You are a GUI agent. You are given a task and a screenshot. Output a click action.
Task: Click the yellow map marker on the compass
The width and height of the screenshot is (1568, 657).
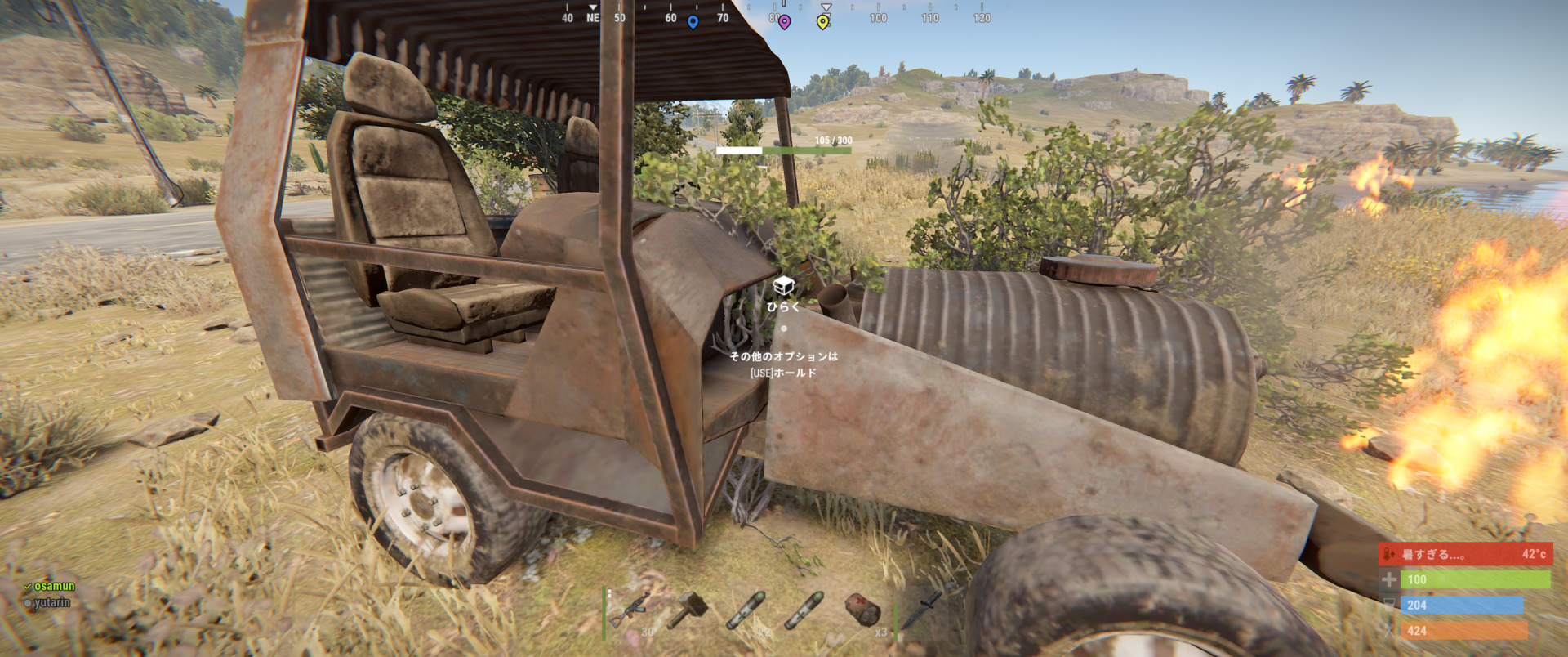(x=823, y=23)
